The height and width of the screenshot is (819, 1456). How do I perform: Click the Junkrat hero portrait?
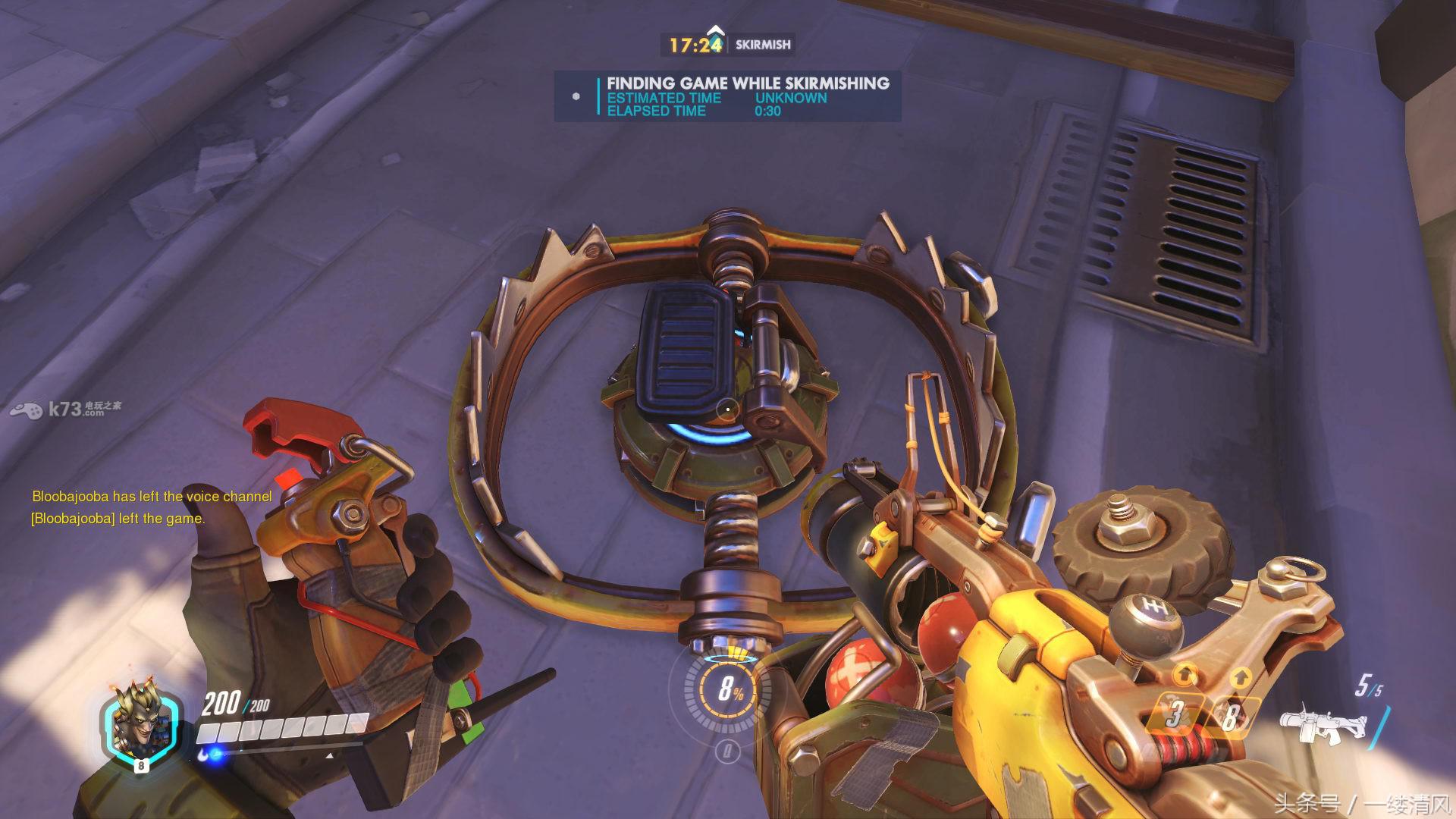(x=141, y=726)
